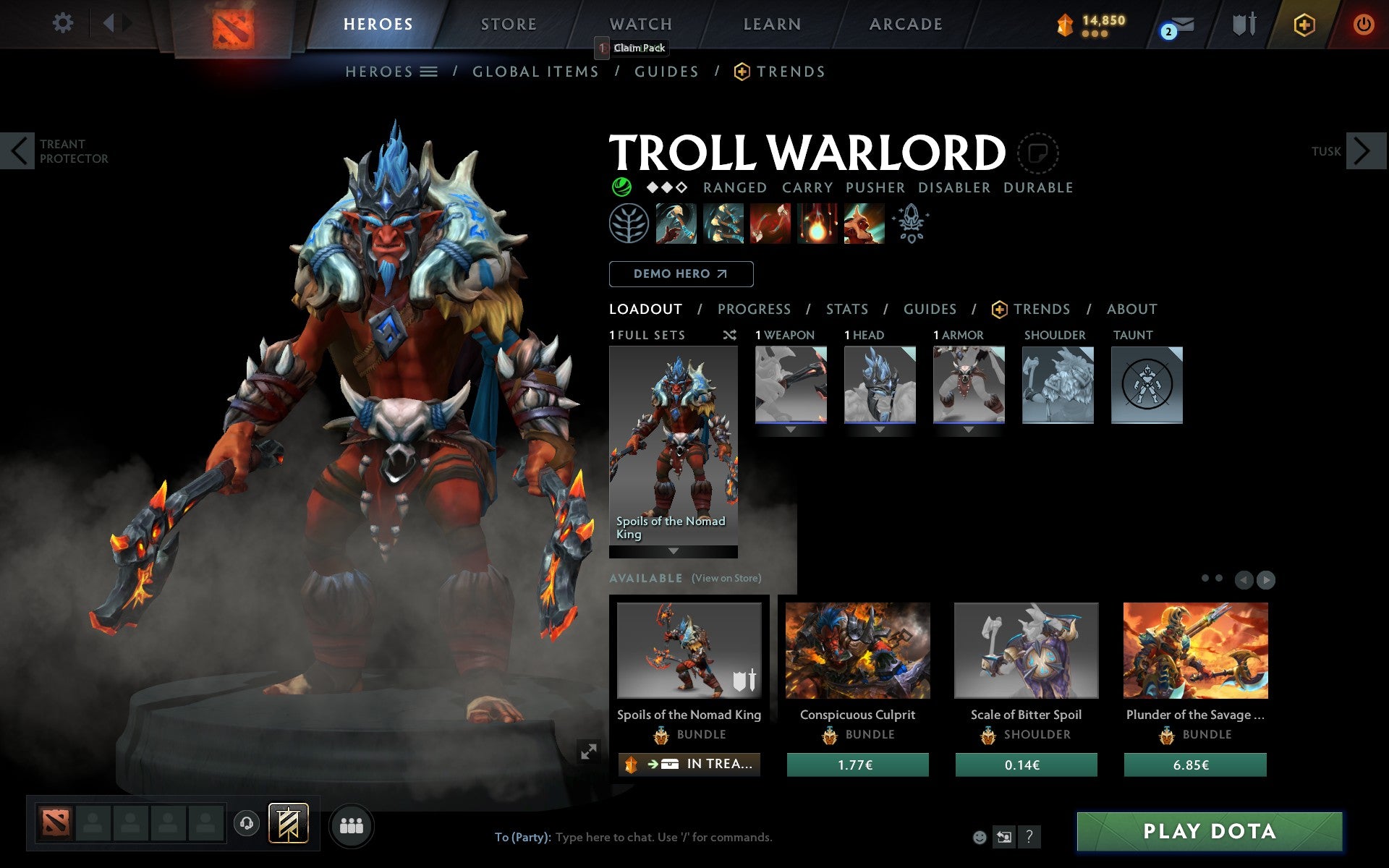
Task: Open the ARCADE menu
Action: coord(904,24)
